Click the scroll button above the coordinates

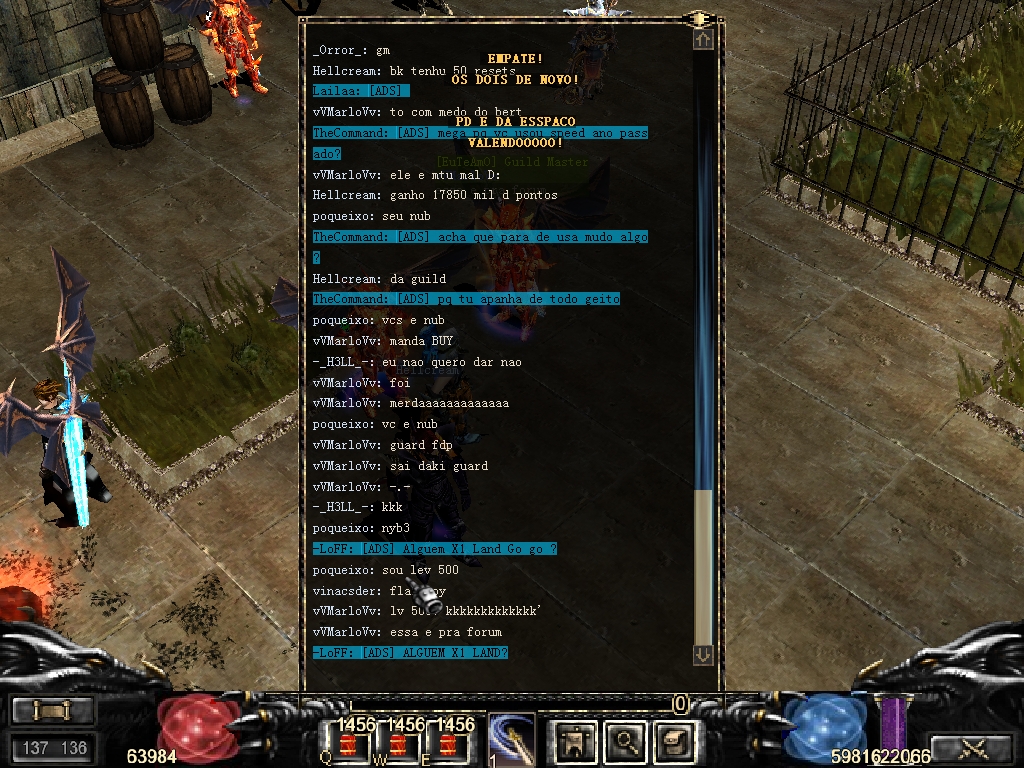point(53,711)
